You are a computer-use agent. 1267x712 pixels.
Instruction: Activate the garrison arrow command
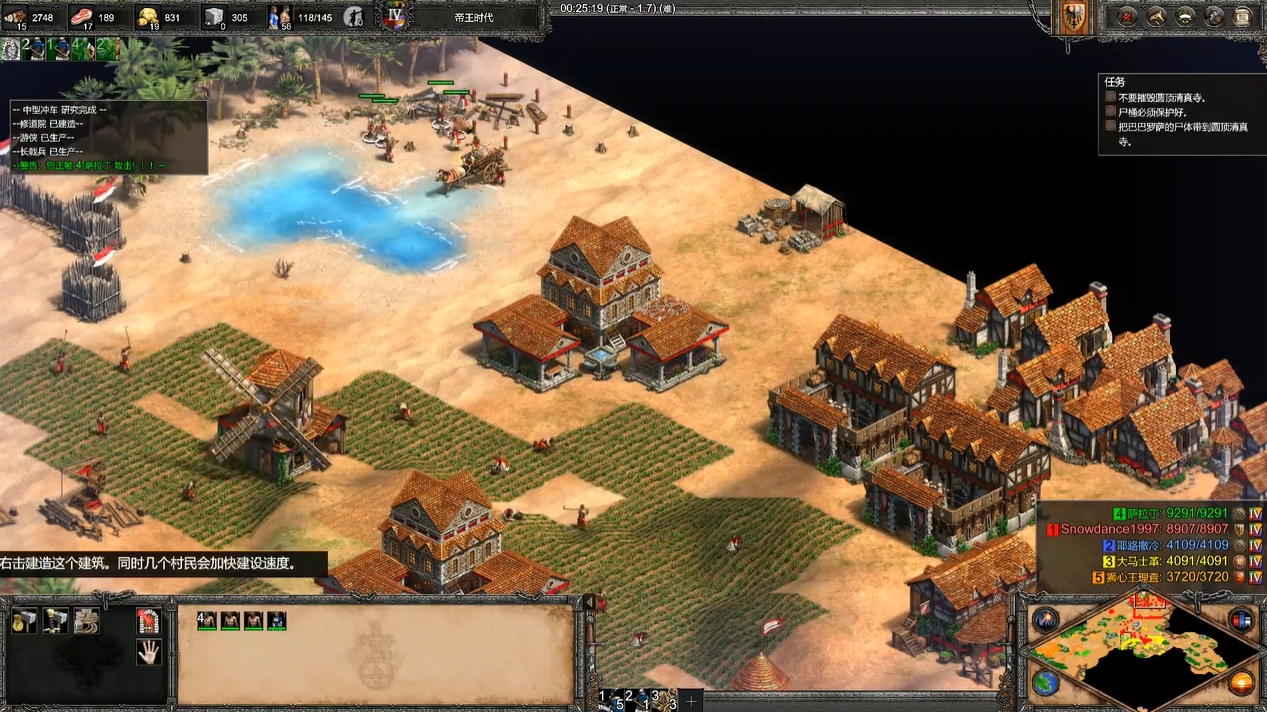[149, 621]
